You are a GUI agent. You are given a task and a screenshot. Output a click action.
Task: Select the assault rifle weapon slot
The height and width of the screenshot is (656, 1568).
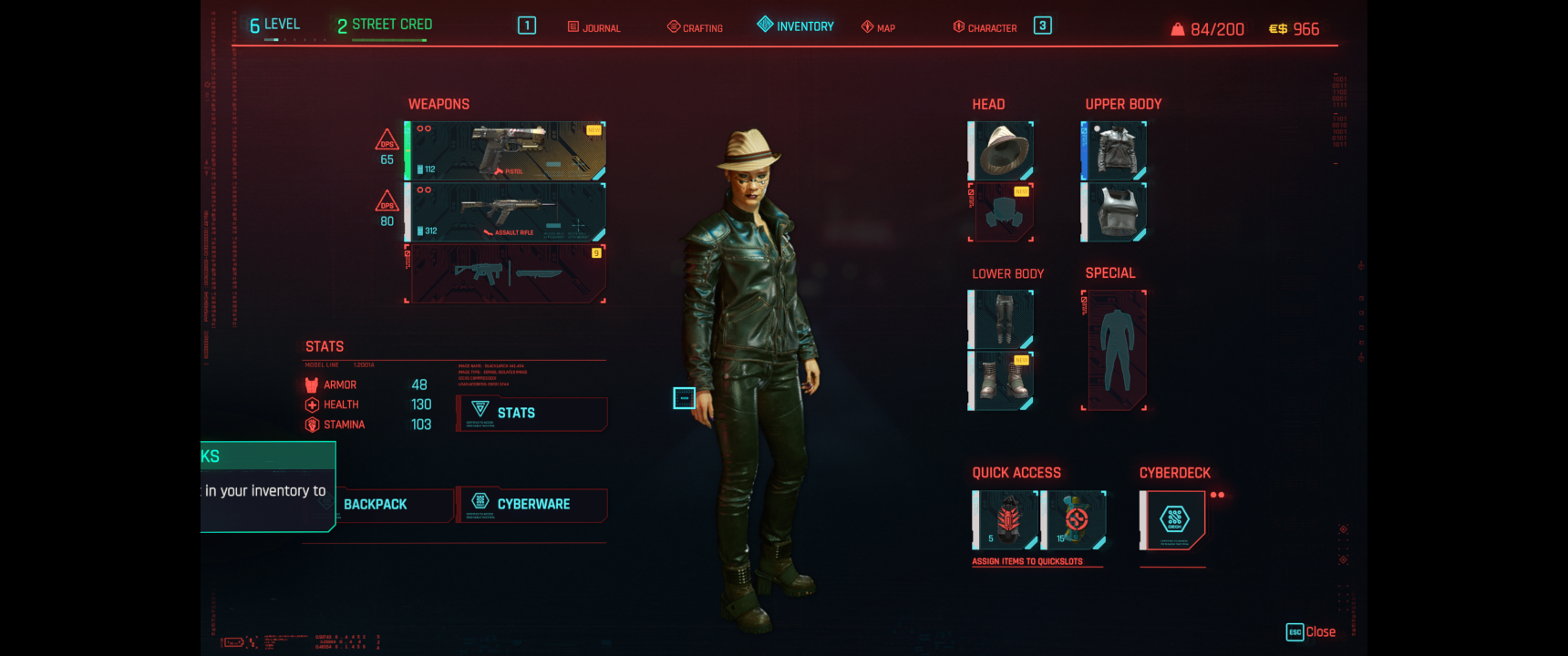(506, 212)
